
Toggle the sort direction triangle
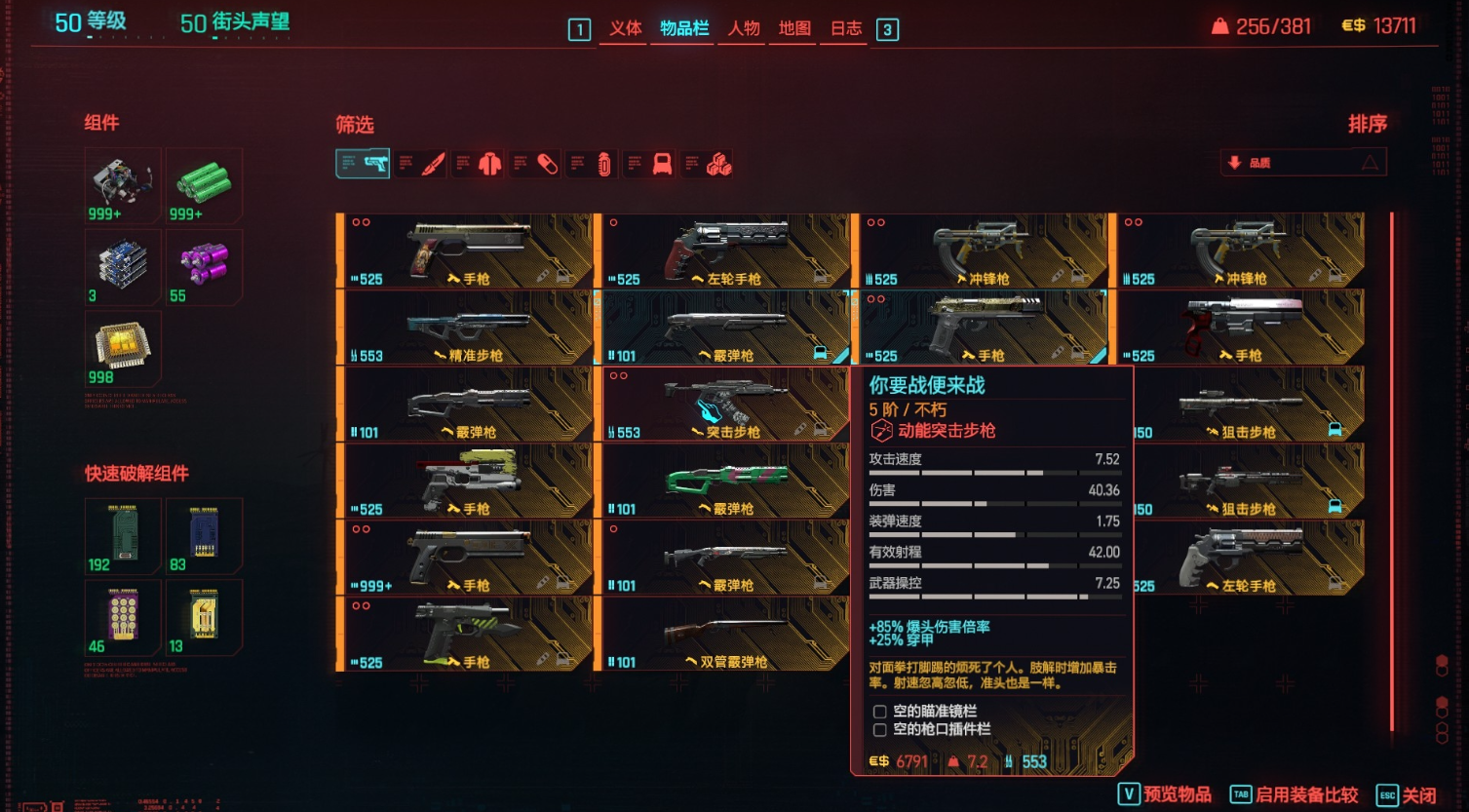pyautogui.click(x=1370, y=162)
